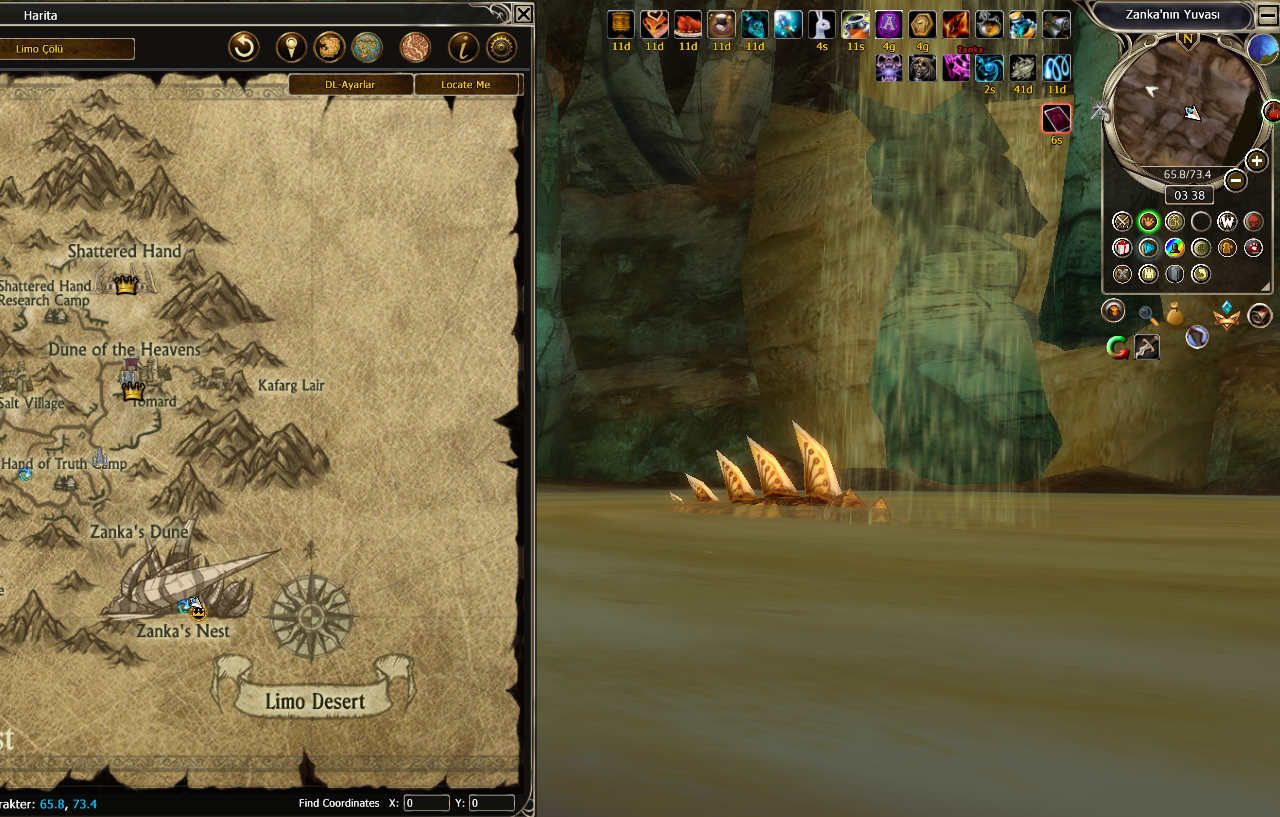Viewport: 1280px width, 817px height.
Task: Open the map info button
Action: [463, 47]
